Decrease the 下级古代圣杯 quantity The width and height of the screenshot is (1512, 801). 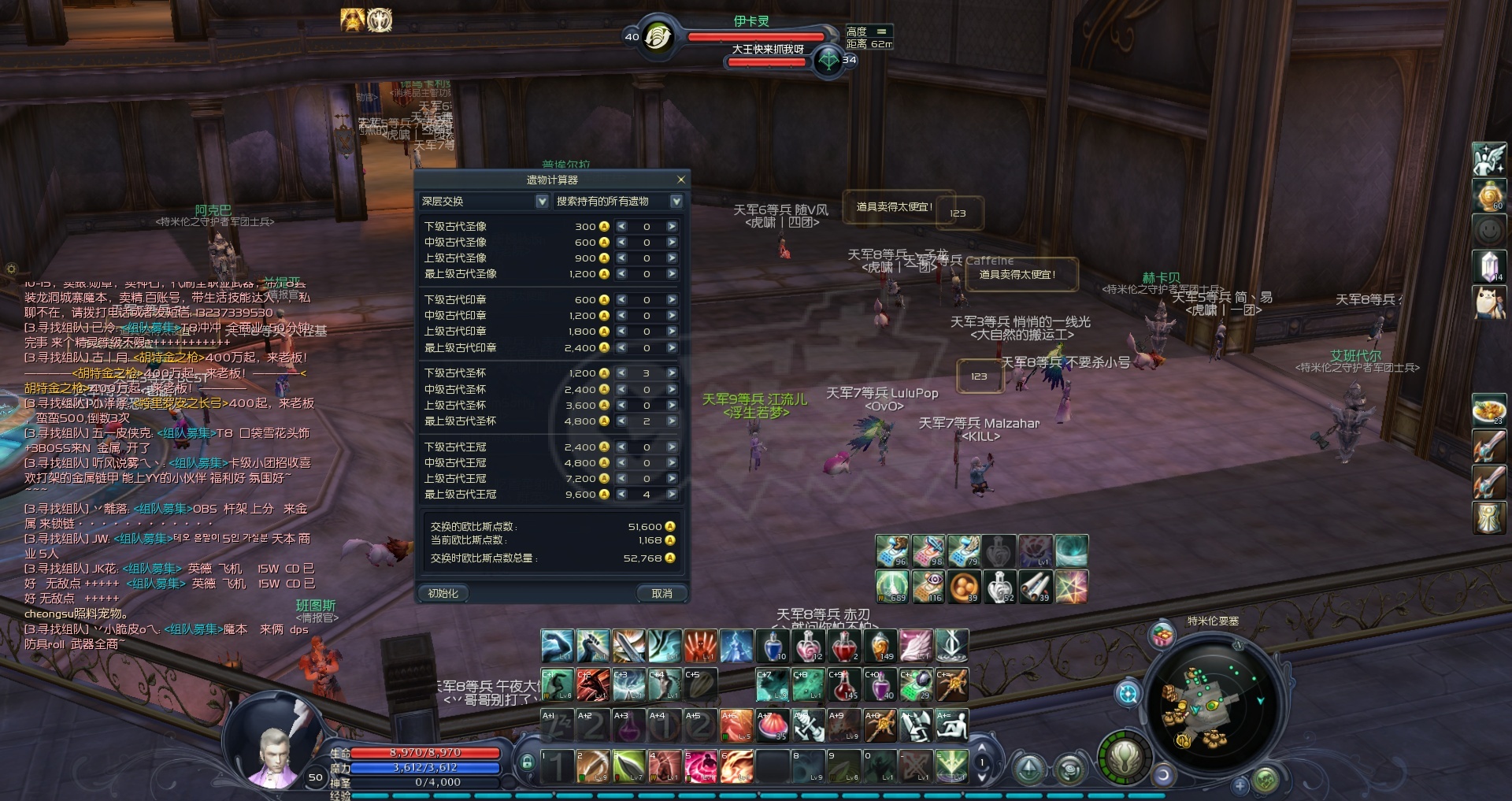[x=622, y=373]
